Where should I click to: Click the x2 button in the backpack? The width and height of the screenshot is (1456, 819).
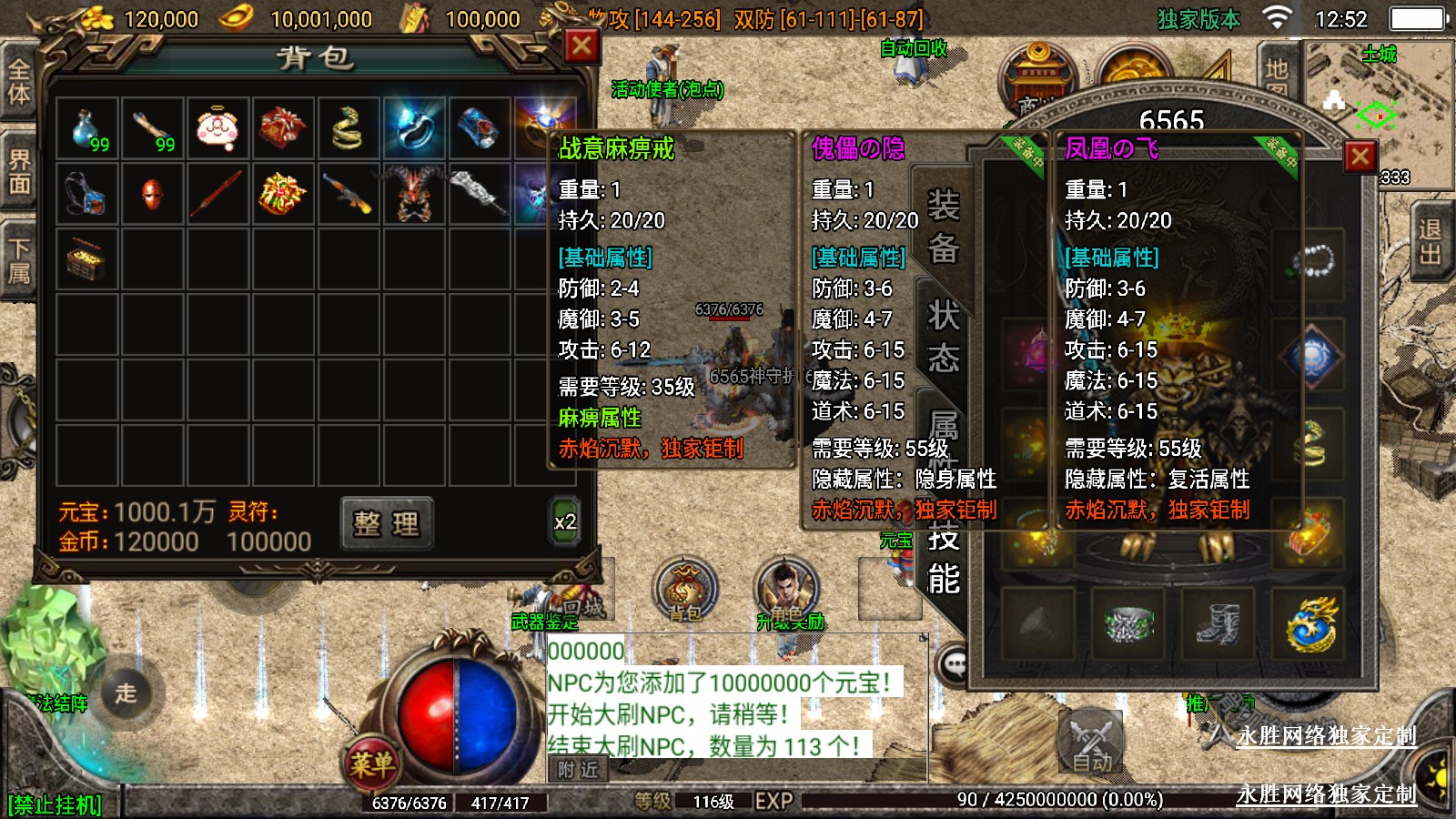tap(565, 522)
